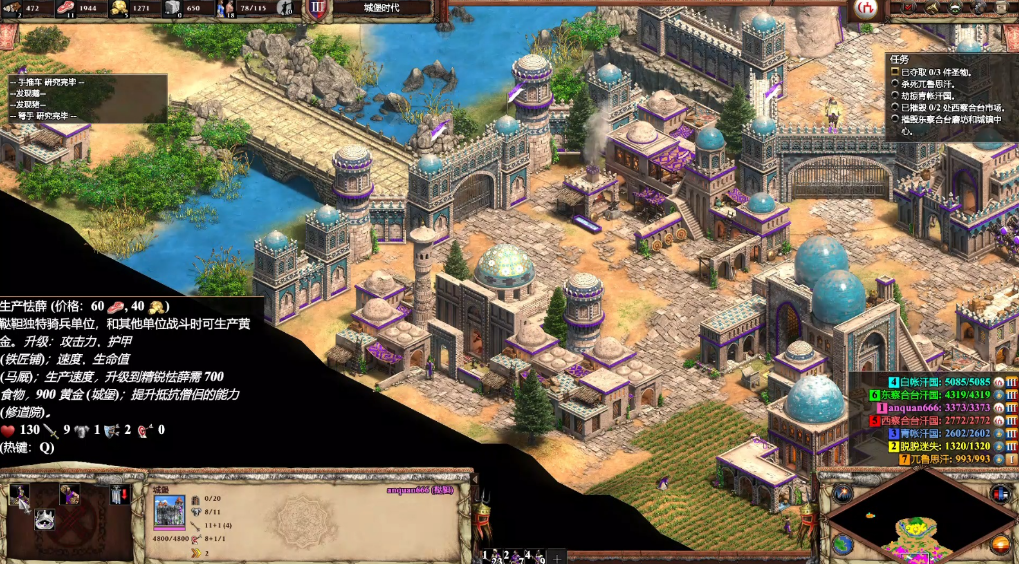The image size is (1019, 564).
Task: Click the flag-icon button beside the minimap
Action: [999, 493]
